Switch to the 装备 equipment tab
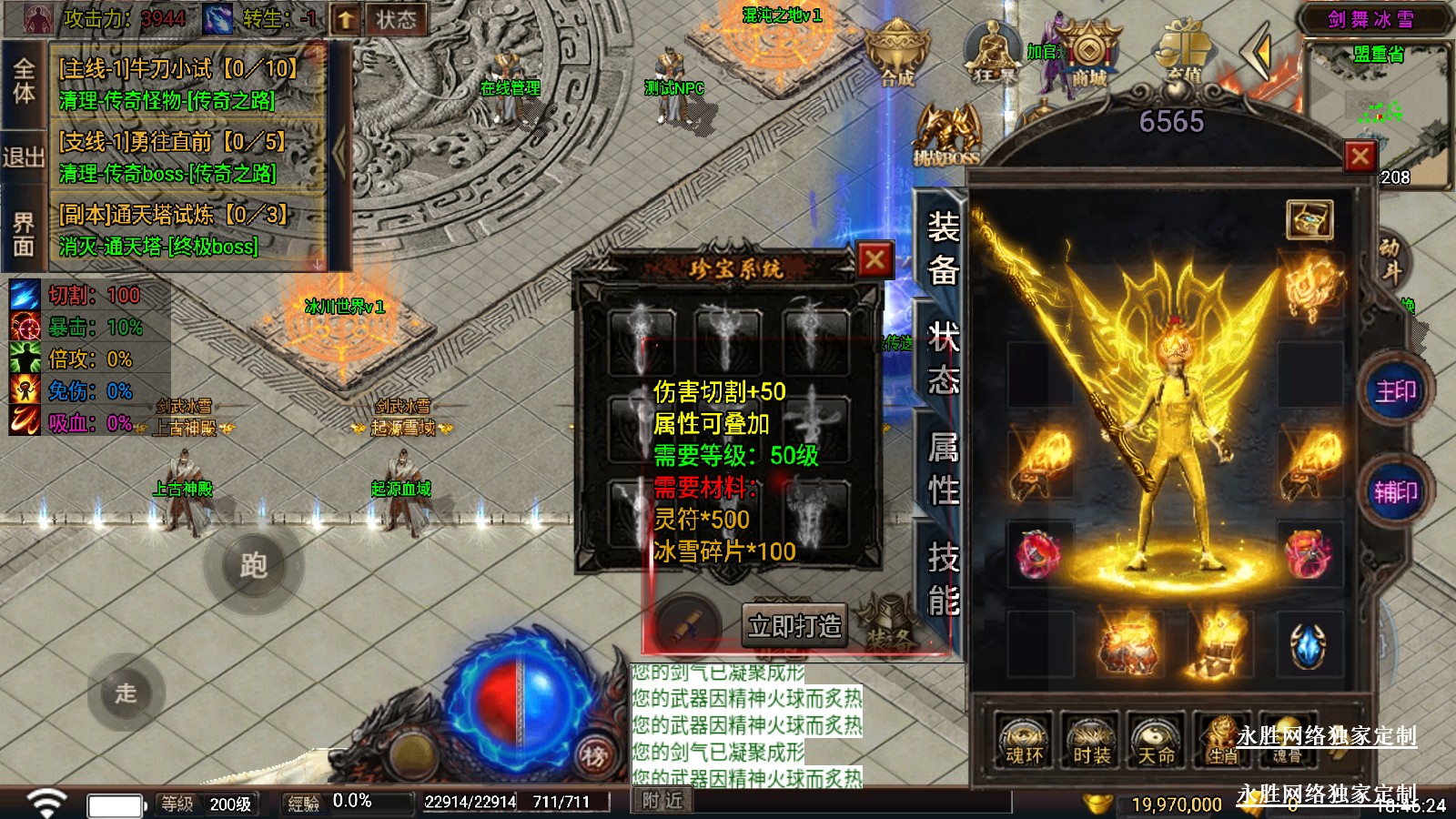The width and height of the screenshot is (1456, 819). click(942, 248)
